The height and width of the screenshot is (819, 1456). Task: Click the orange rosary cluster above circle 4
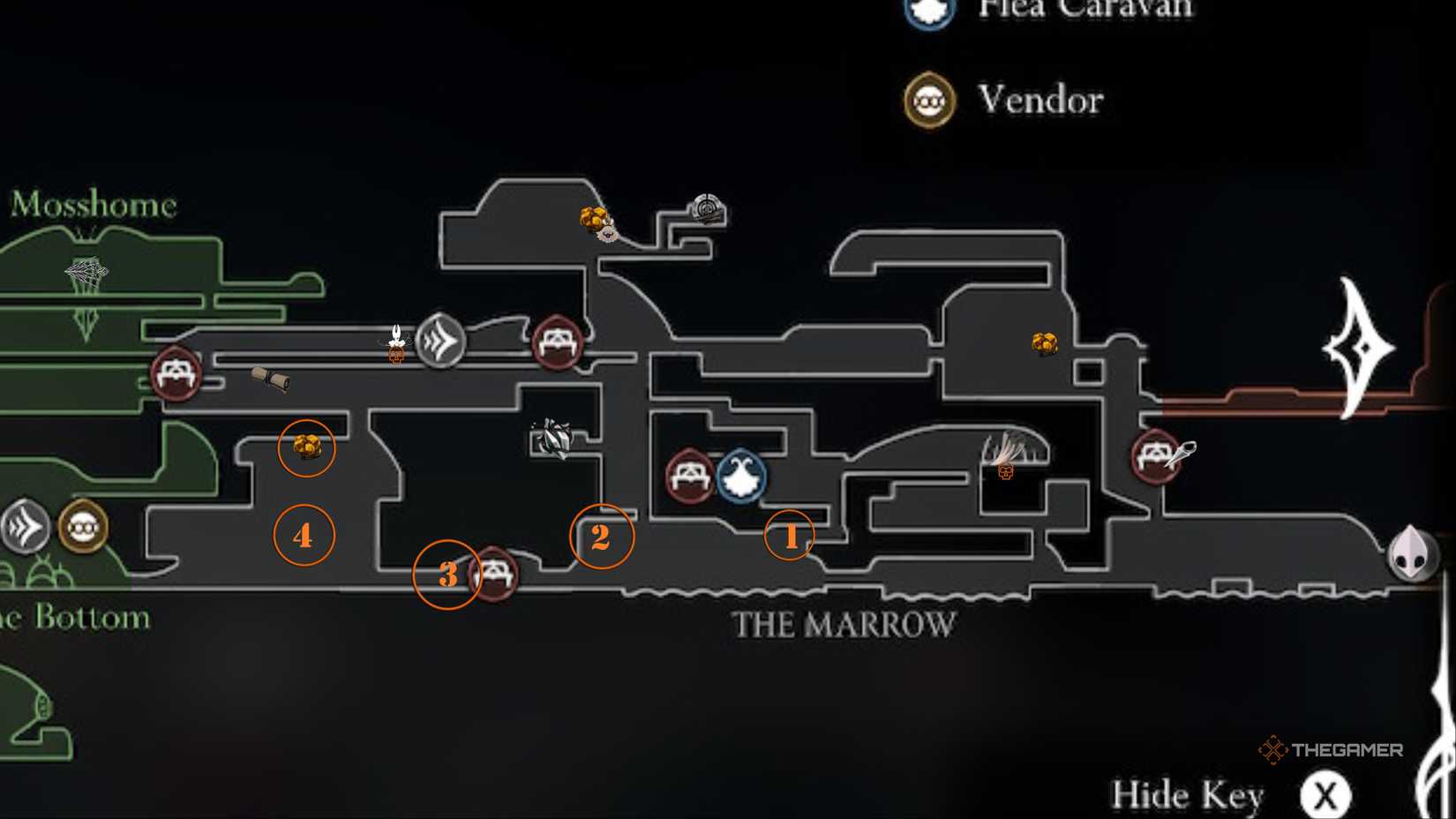306,447
